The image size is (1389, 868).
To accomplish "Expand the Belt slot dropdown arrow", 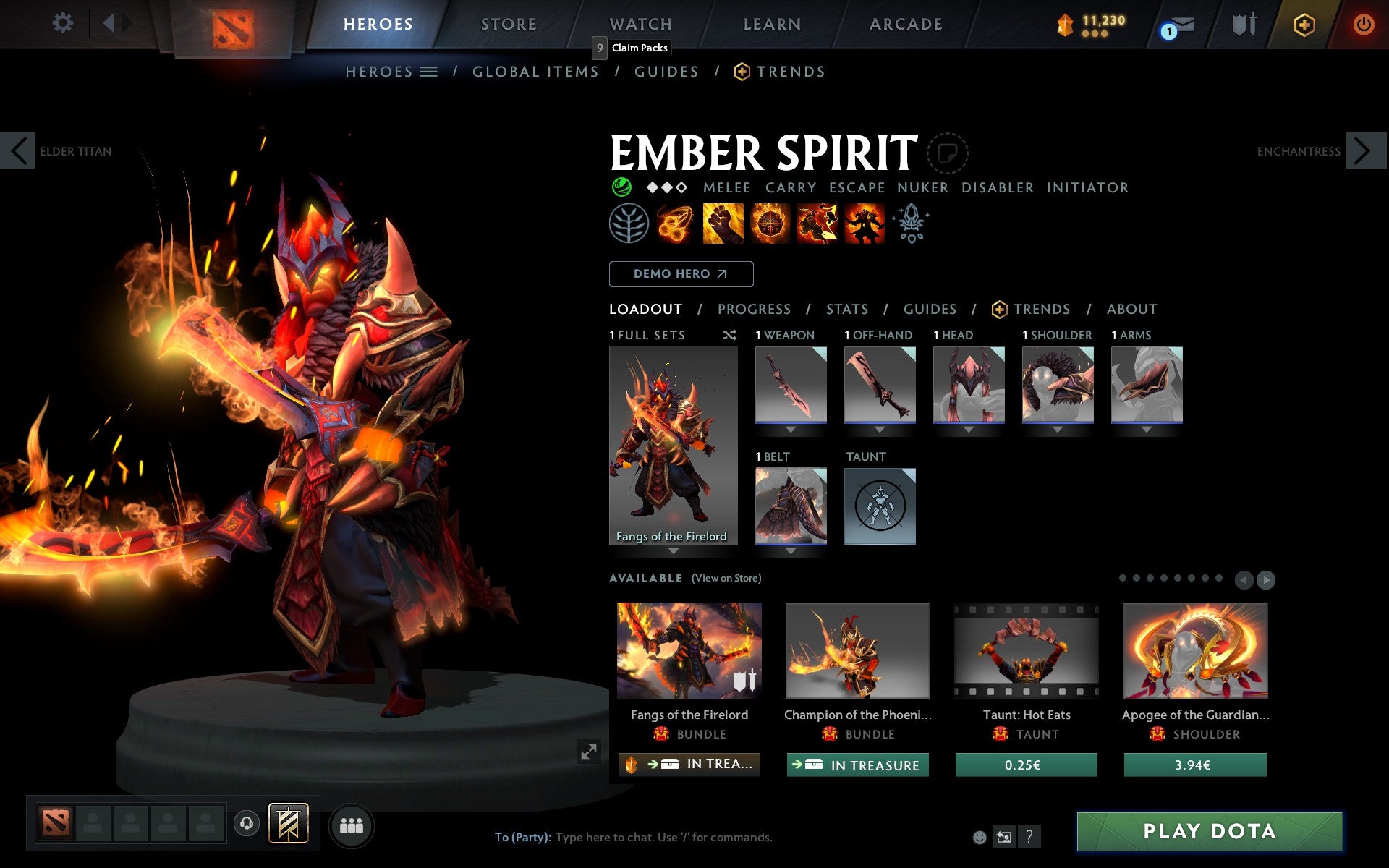I will point(791,550).
